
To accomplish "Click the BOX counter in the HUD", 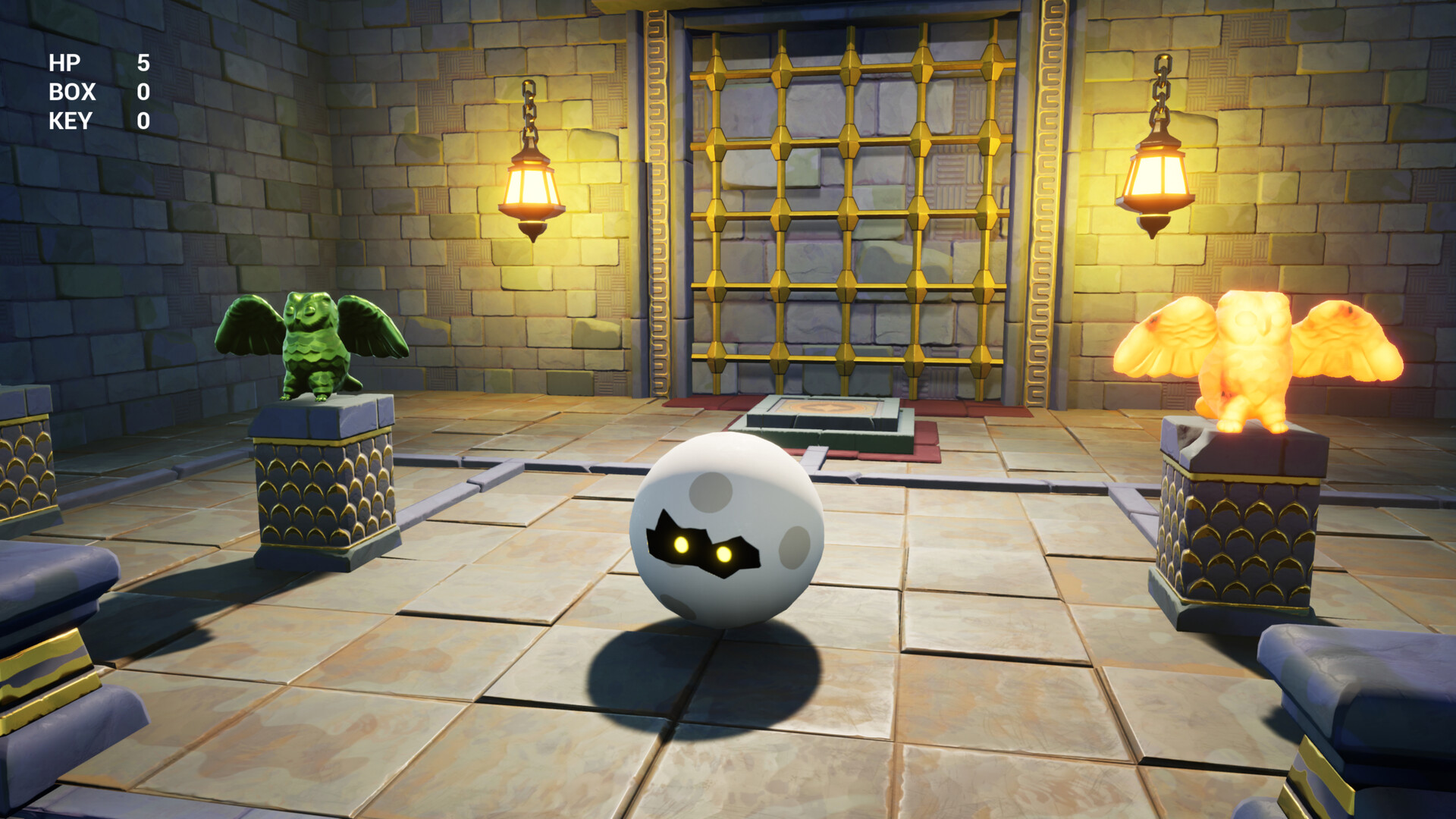I will [143, 92].
